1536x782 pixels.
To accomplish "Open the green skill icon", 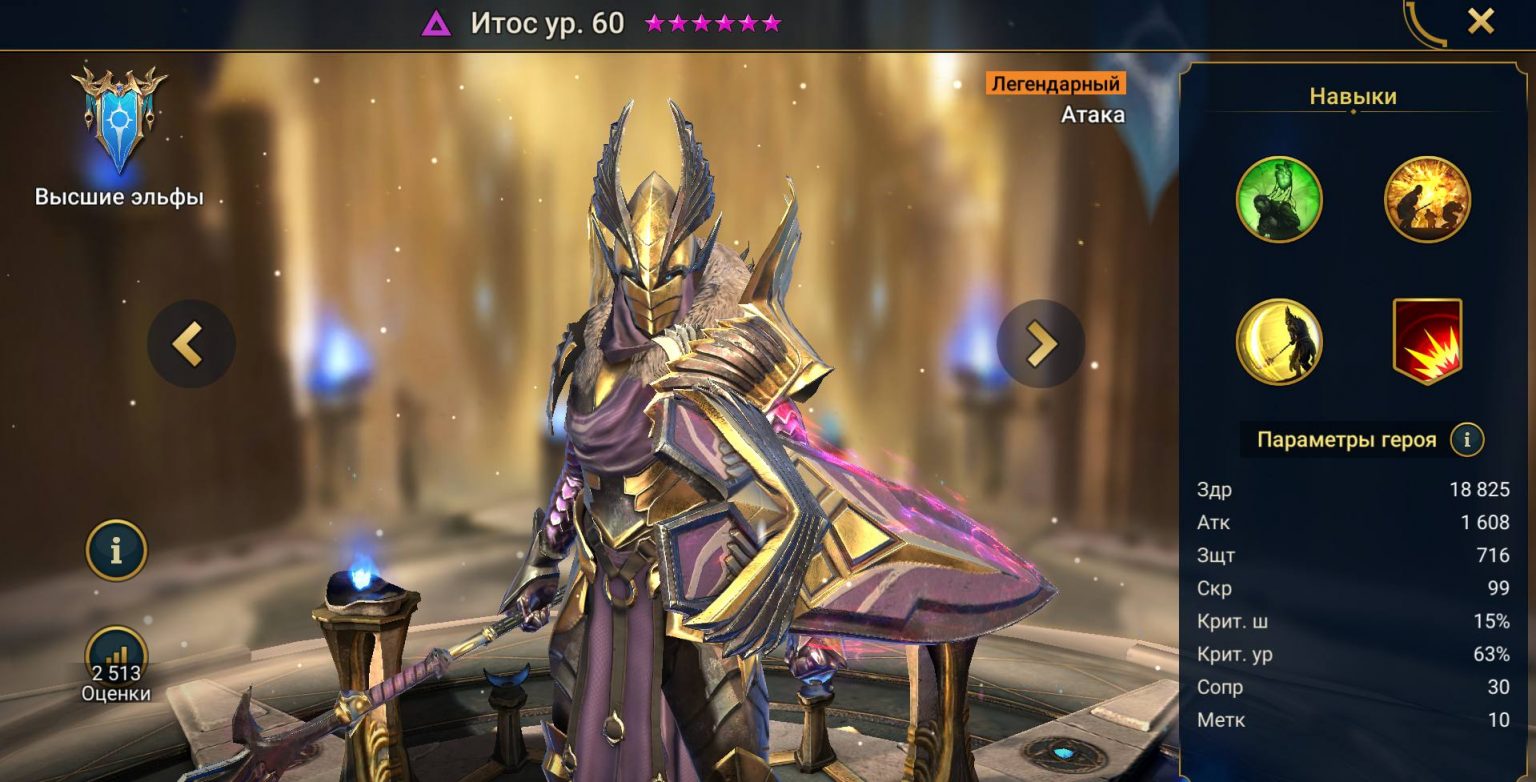I will [x=1279, y=199].
